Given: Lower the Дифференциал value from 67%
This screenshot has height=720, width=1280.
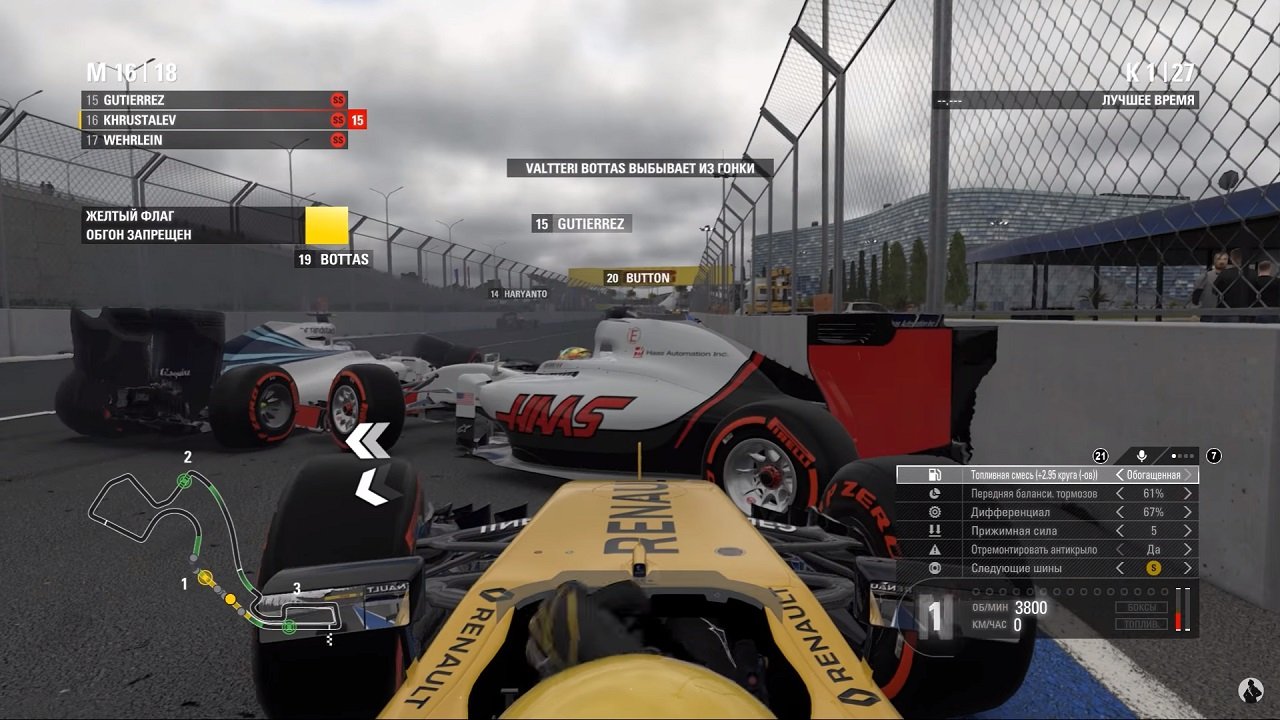Looking at the screenshot, I should click(1119, 512).
